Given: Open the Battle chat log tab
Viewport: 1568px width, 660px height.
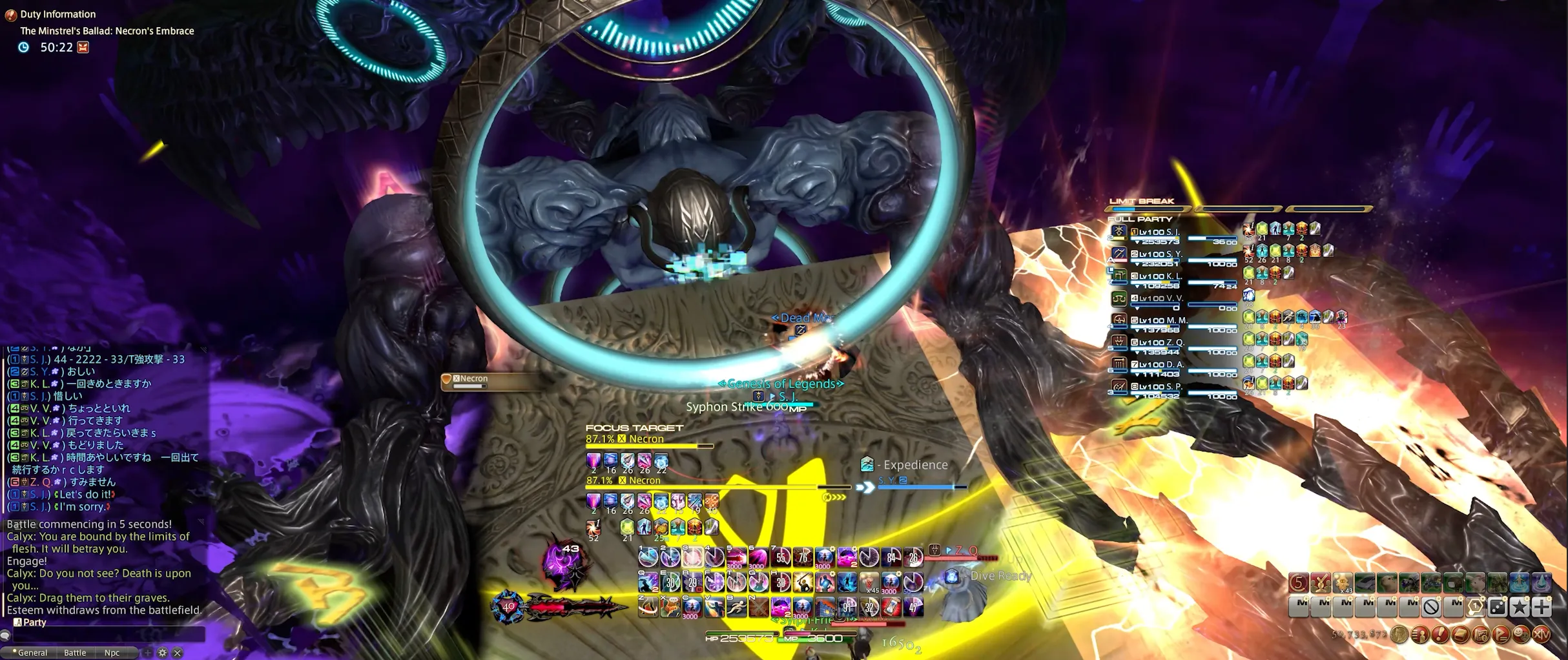Looking at the screenshot, I should click(75, 653).
